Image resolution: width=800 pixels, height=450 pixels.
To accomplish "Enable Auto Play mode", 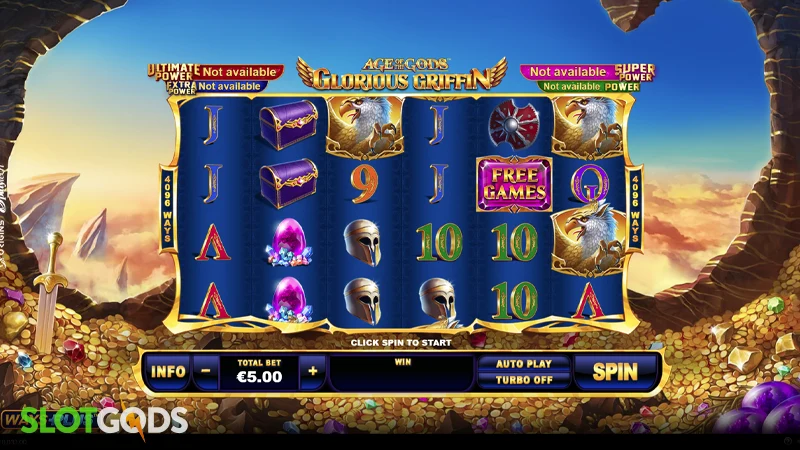I will 522,364.
